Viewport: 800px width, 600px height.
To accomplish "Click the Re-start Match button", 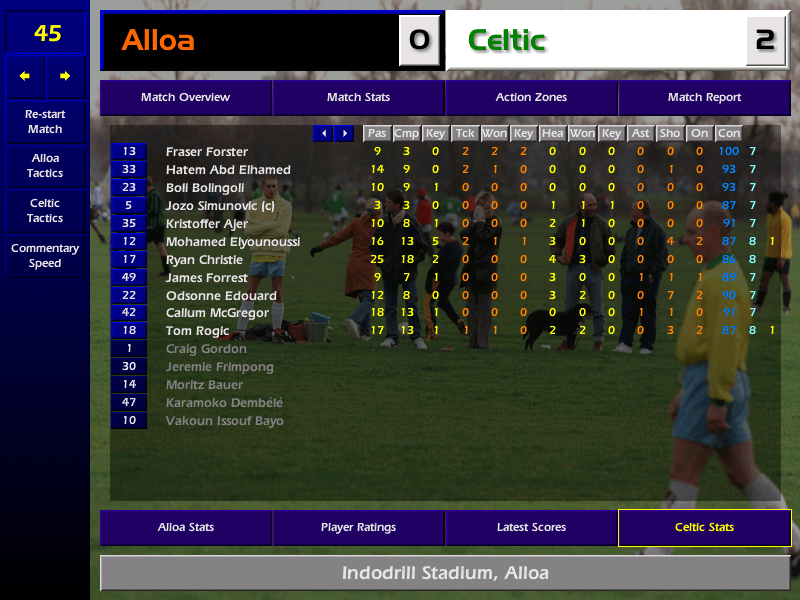I will pos(45,122).
